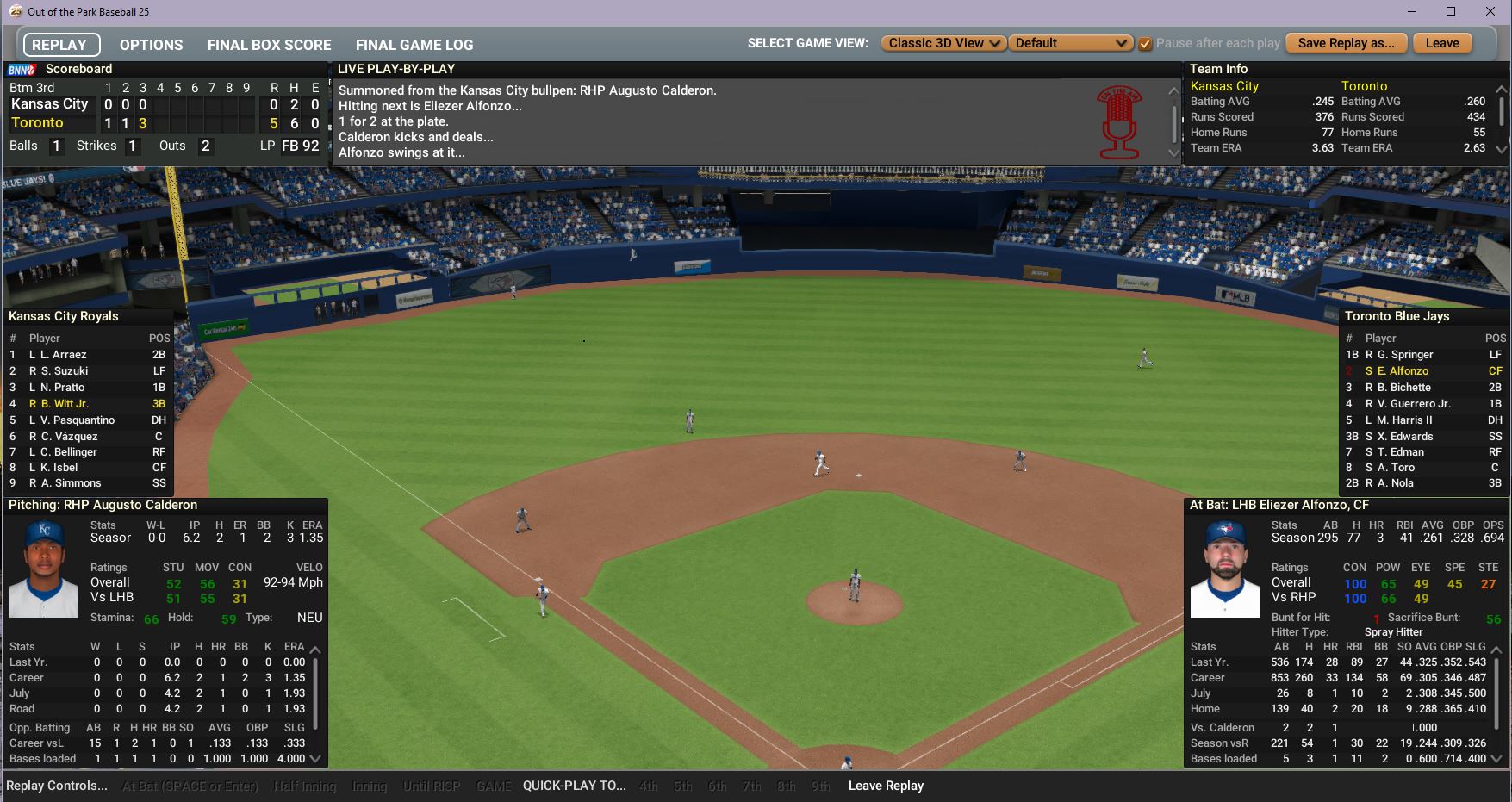This screenshot has height=802, width=1512.
Task: Leave the game view
Action: click(1441, 43)
